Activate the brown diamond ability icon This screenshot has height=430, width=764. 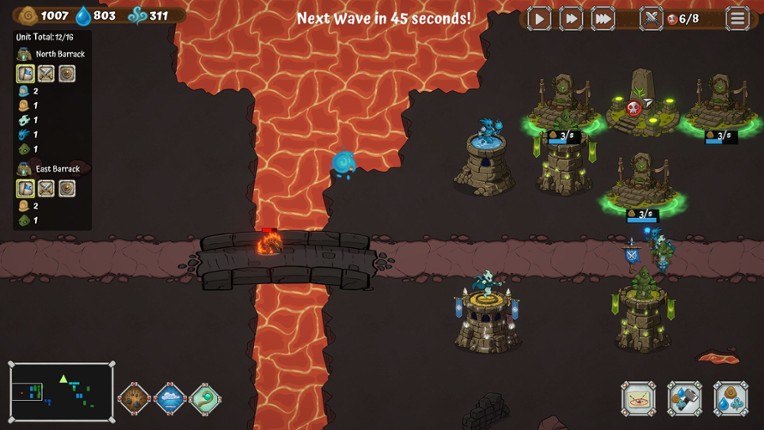[134, 399]
